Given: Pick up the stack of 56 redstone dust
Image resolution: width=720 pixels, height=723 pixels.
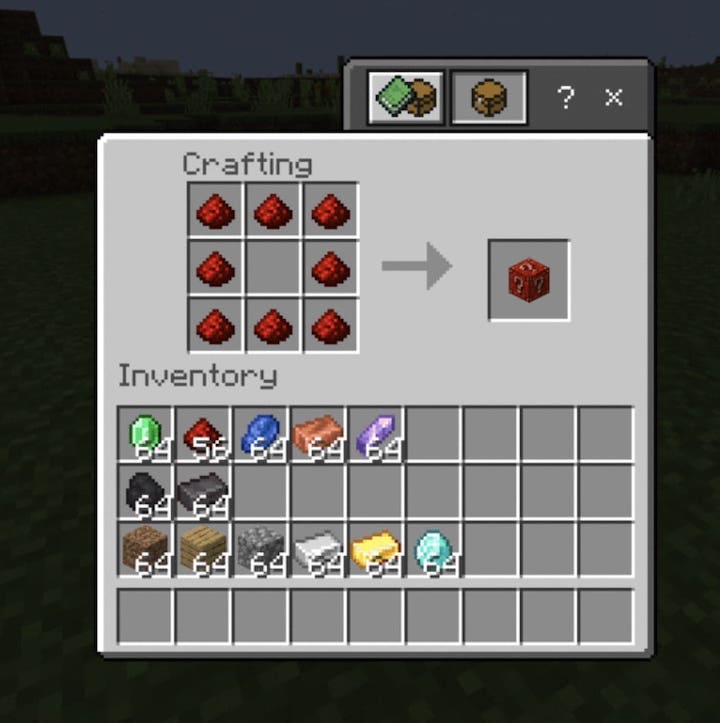Looking at the screenshot, I should point(203,434).
